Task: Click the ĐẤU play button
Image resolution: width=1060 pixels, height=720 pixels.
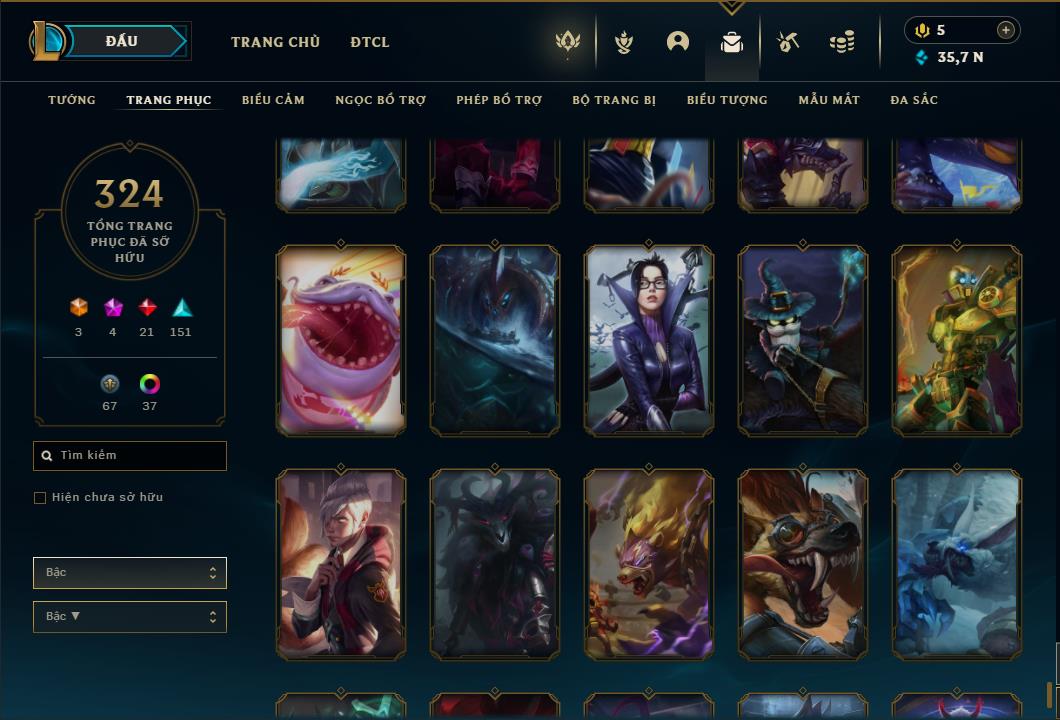Action: [x=122, y=41]
